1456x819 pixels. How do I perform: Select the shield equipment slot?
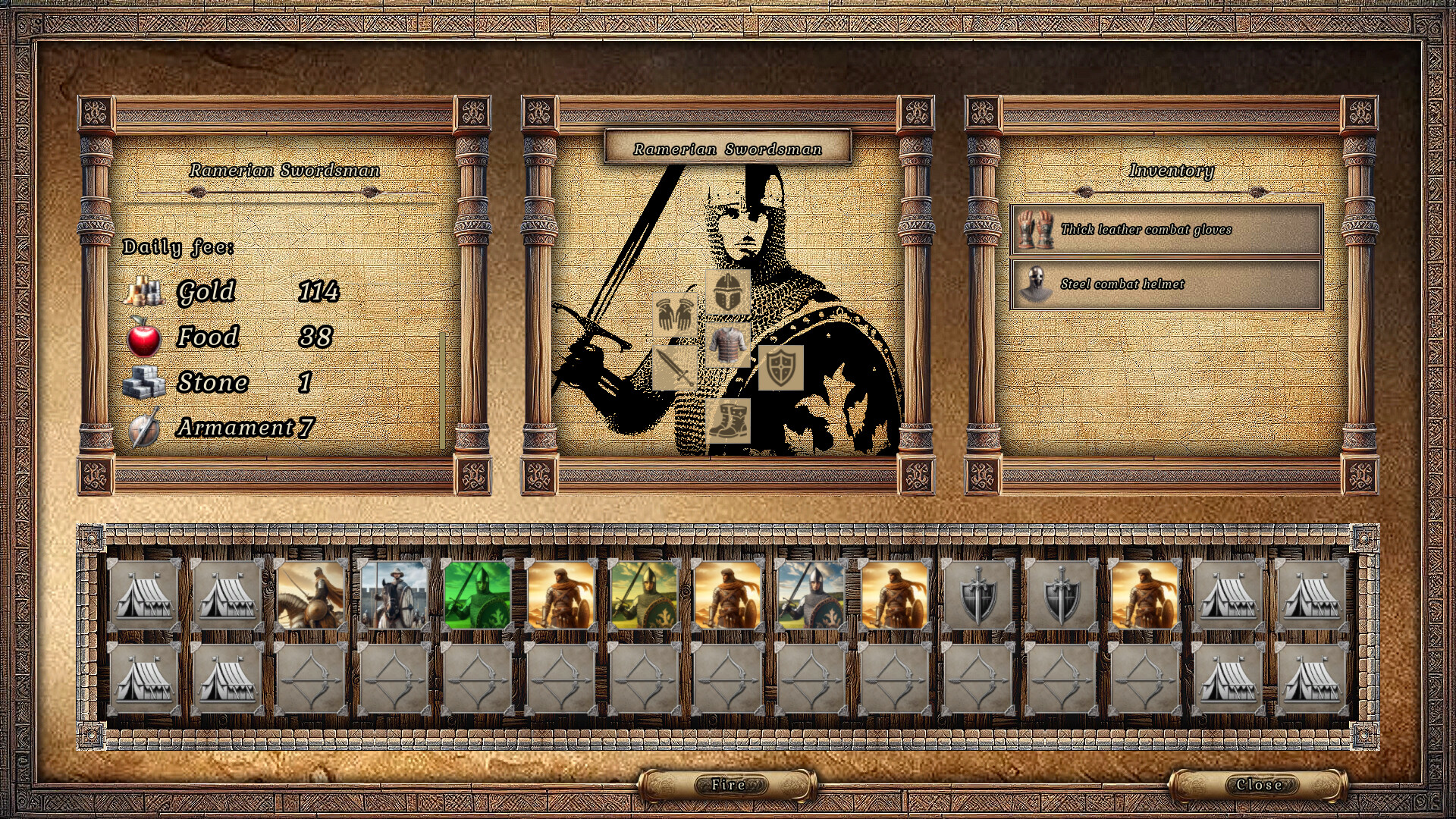click(782, 367)
